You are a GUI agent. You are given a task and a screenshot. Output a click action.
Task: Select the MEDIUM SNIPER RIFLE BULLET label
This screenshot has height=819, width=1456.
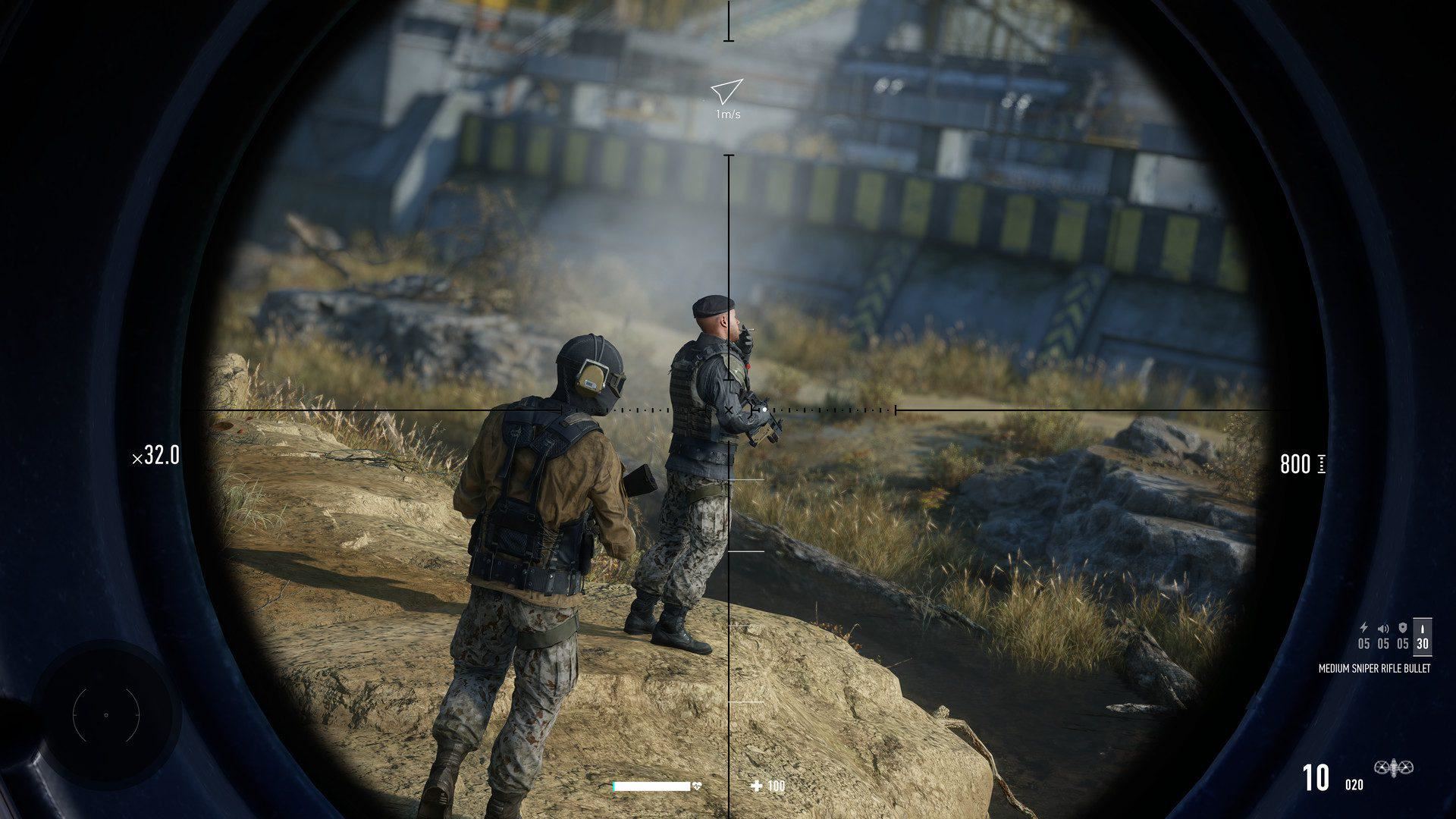pyautogui.click(x=1375, y=669)
